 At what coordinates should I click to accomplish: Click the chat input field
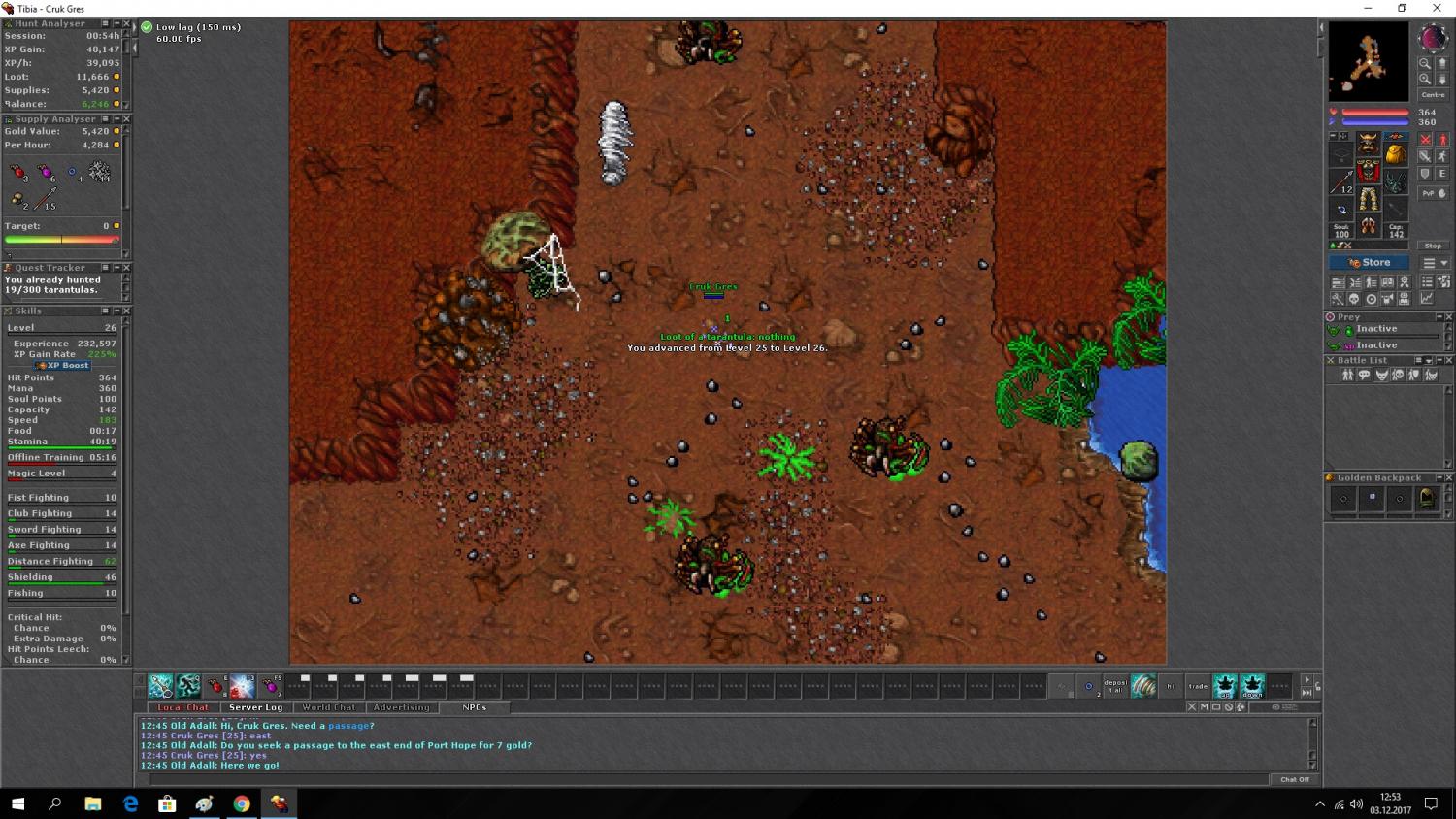pyautogui.click(x=709, y=779)
